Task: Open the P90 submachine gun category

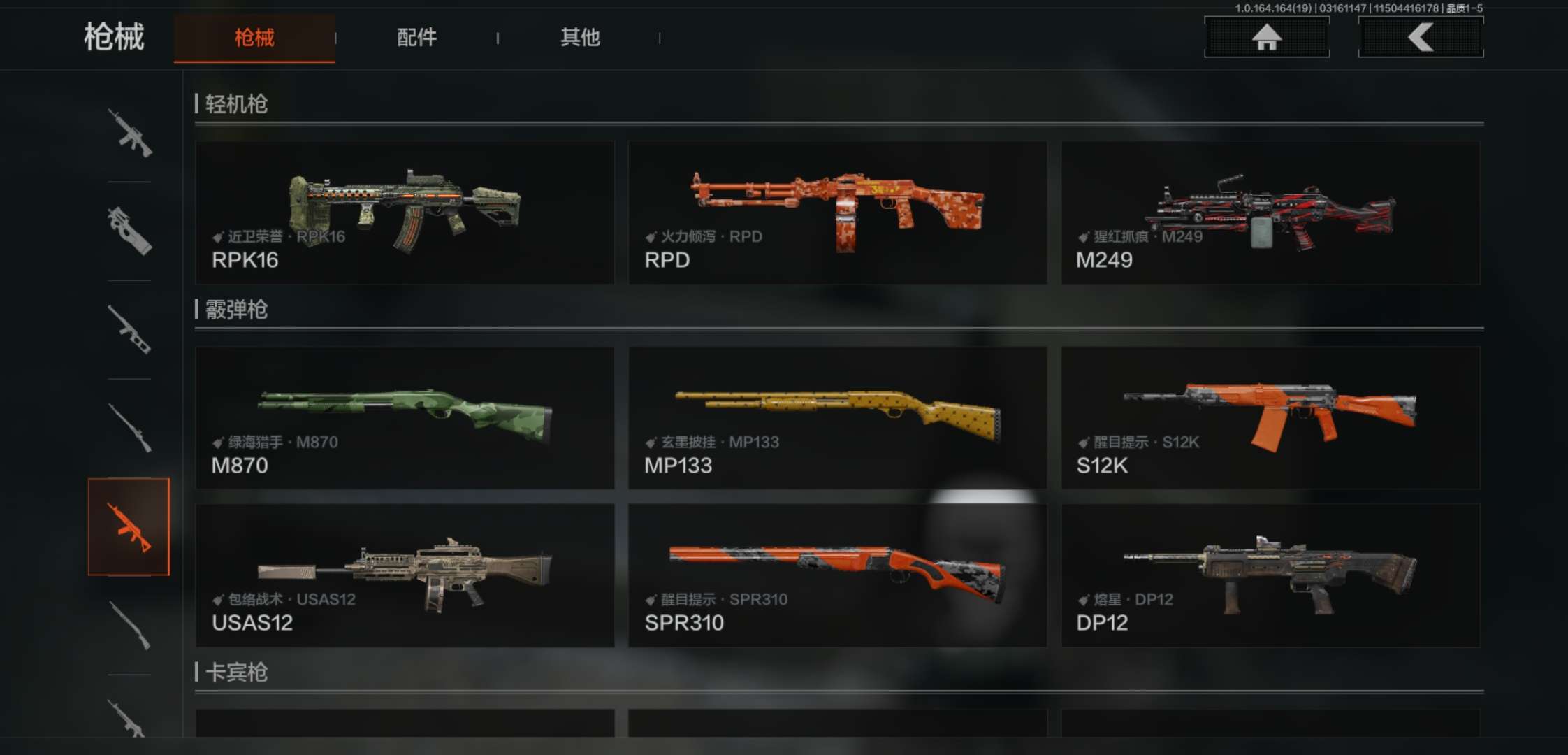Action: [x=129, y=231]
